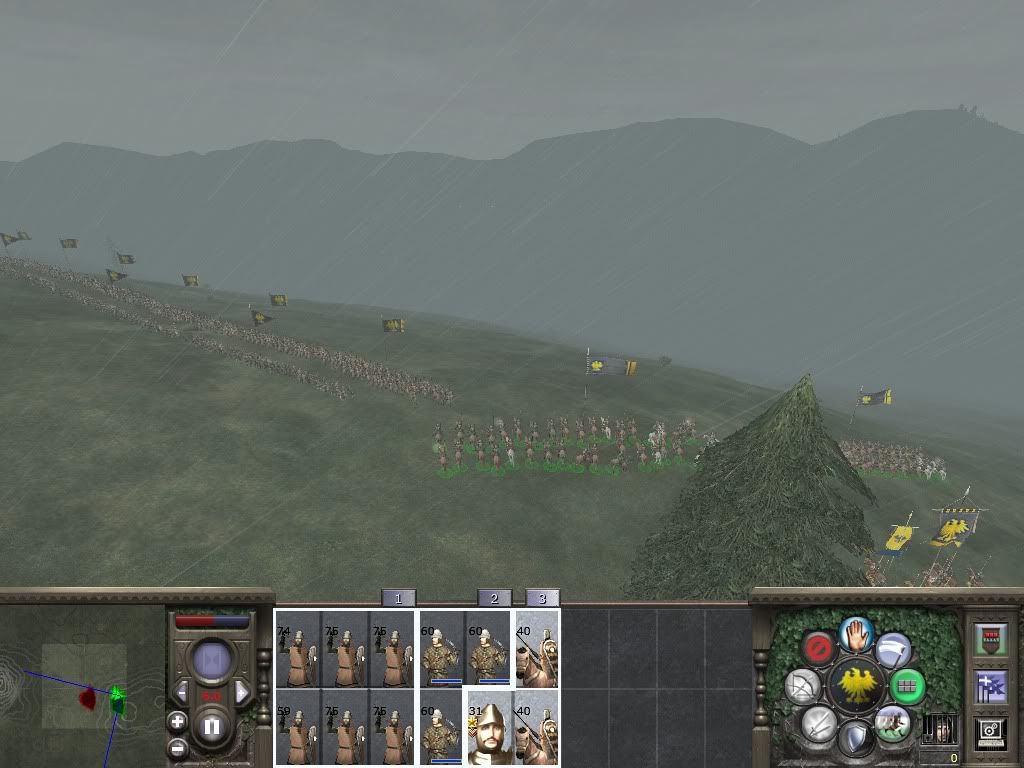Toggle the shield guard mode button

tap(856, 740)
